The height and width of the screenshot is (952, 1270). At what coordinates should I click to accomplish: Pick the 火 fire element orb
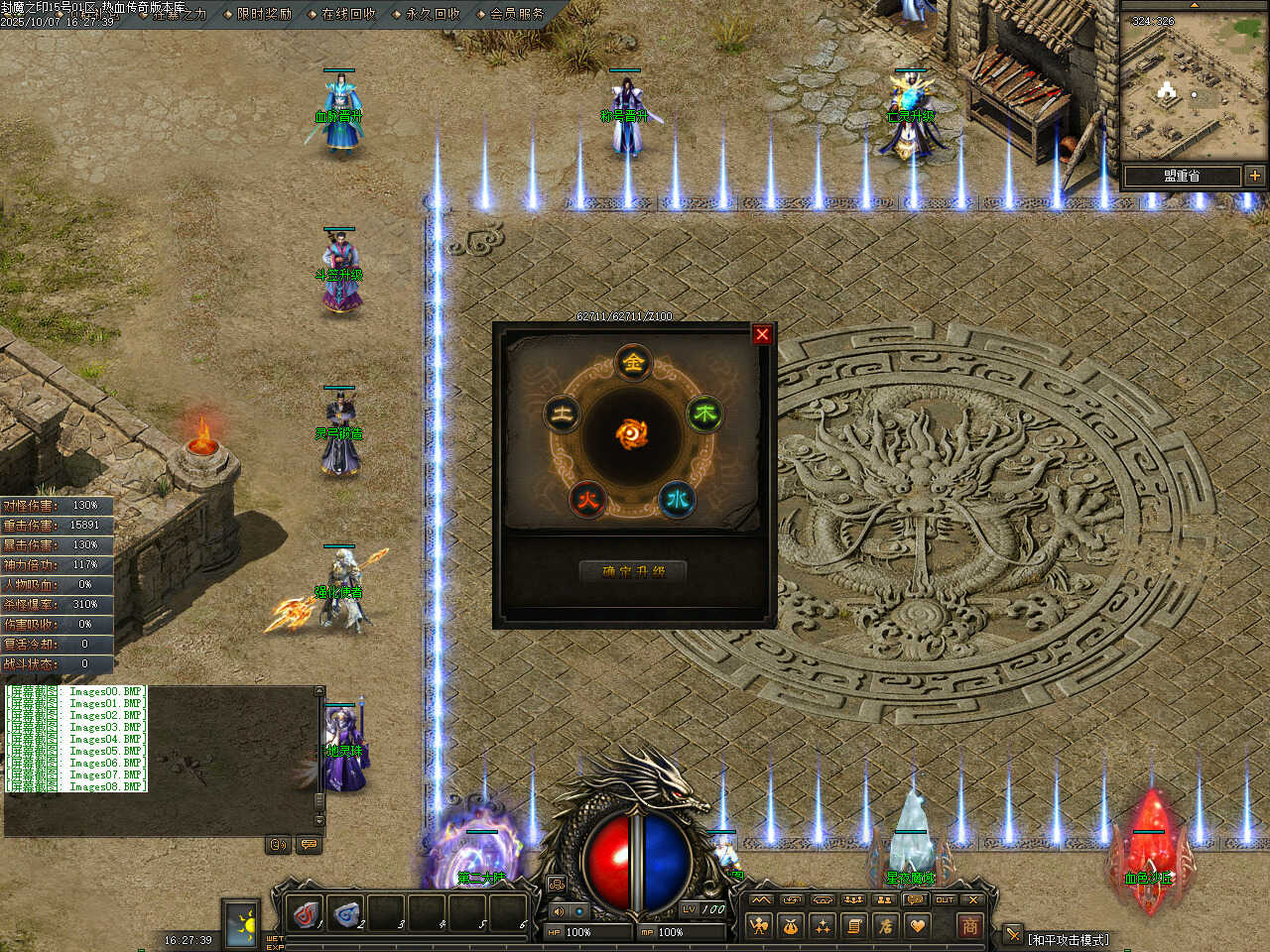click(588, 499)
